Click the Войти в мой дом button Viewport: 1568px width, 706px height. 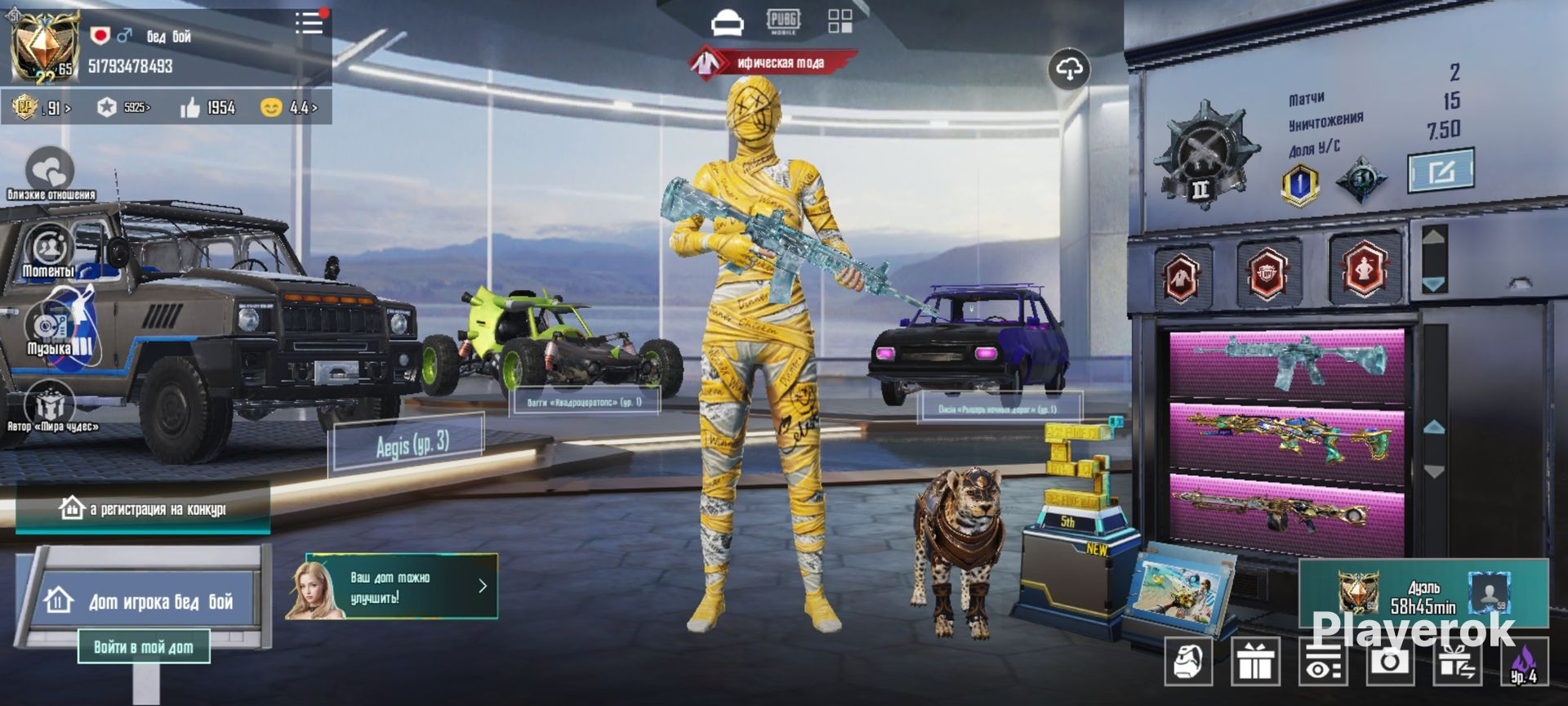144,647
